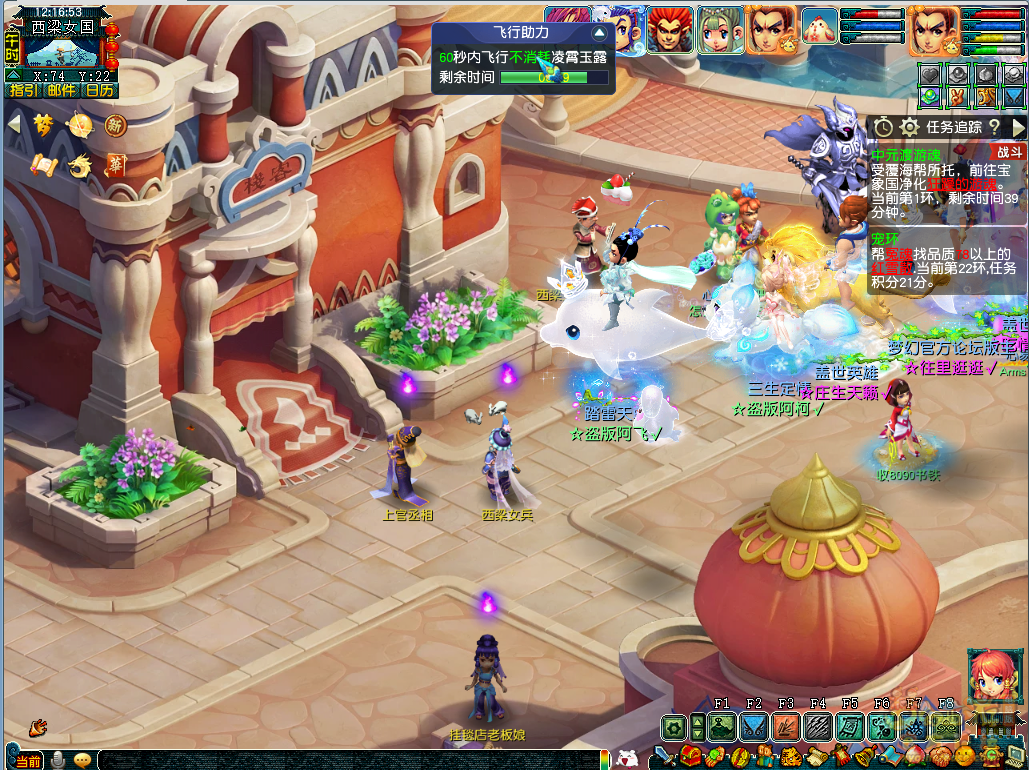
Task: Select the green-haired teammate portrait
Action: tap(719, 28)
